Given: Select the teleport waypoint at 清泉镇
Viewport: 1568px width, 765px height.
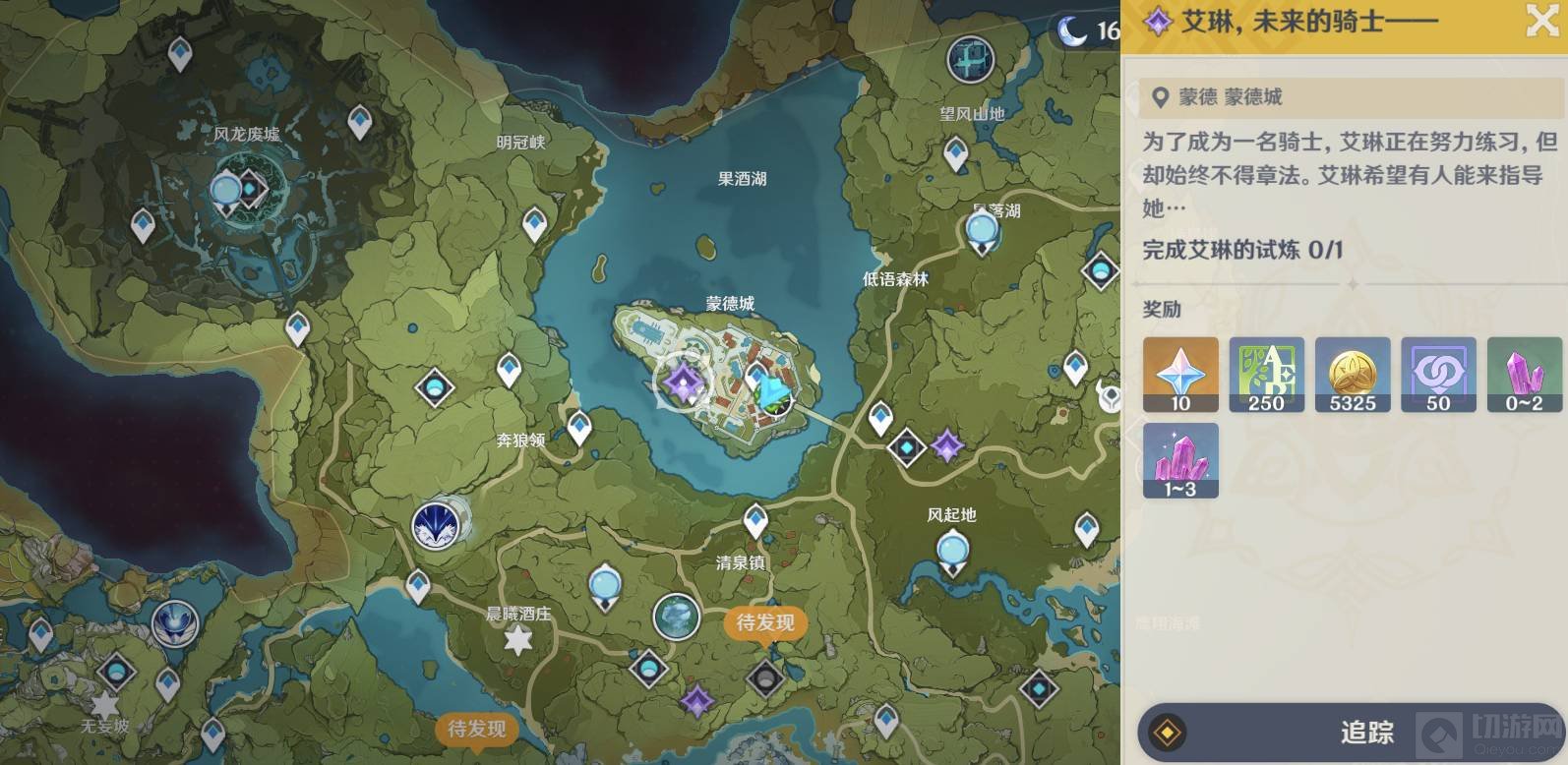Looking at the screenshot, I should click(x=755, y=519).
